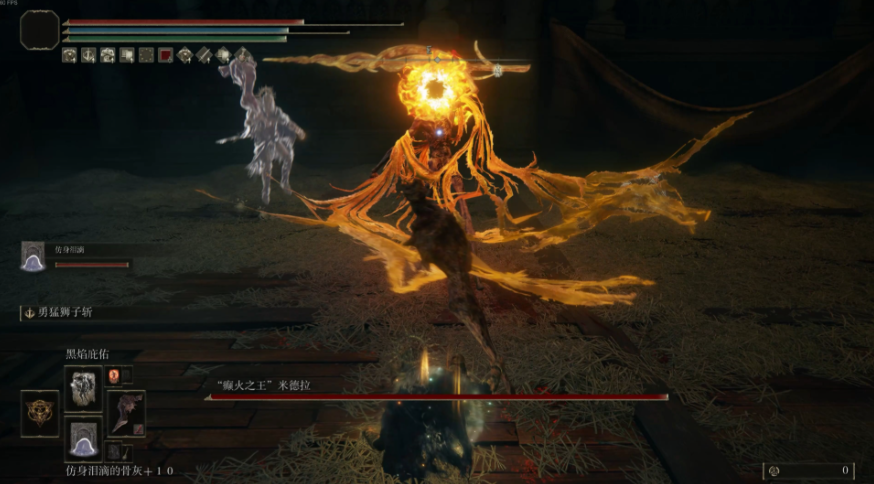
Task: Select the Black Flame's Protection spell slot
Action: [82, 387]
